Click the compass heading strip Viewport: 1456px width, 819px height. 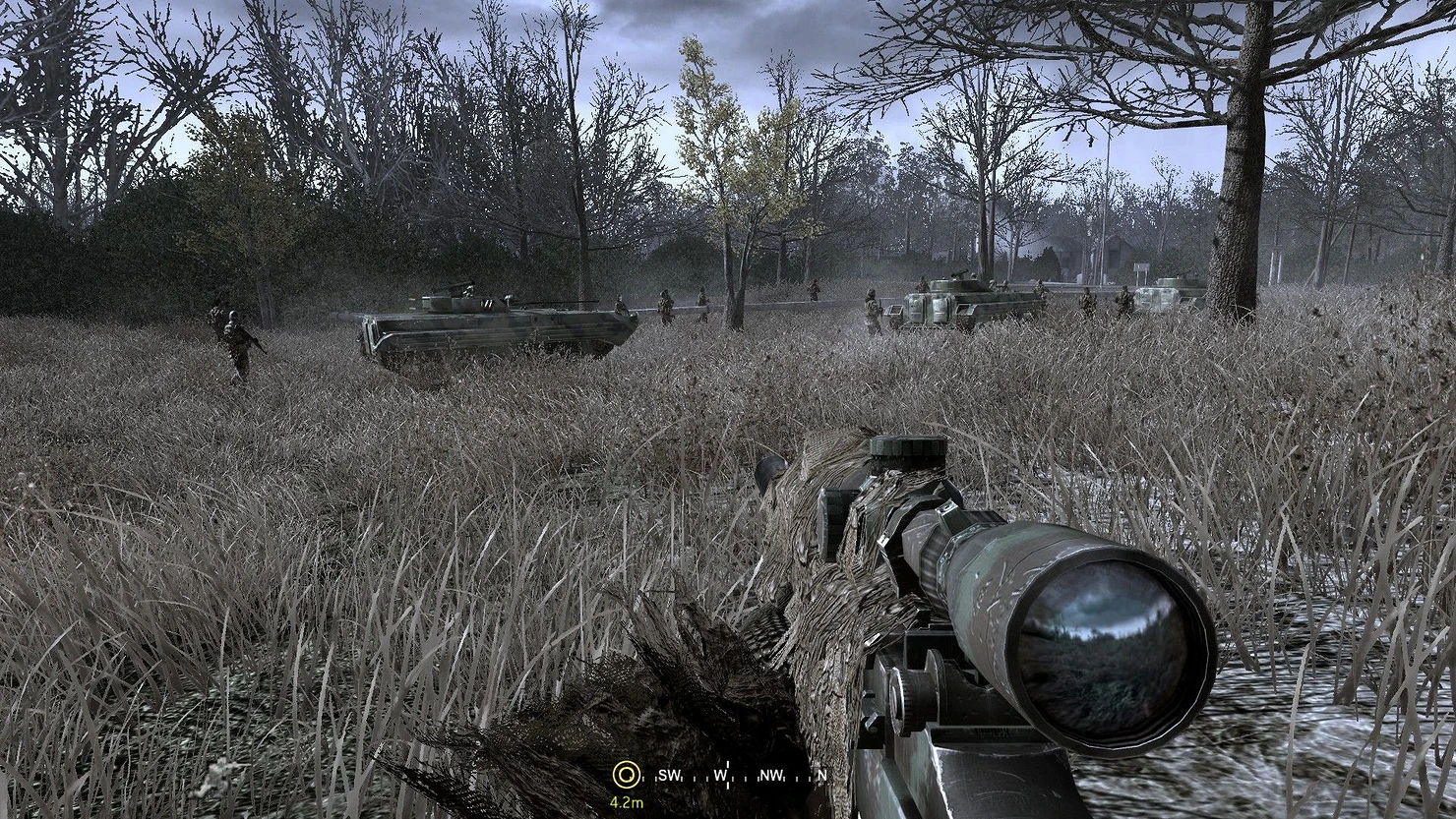pyautogui.click(x=734, y=776)
